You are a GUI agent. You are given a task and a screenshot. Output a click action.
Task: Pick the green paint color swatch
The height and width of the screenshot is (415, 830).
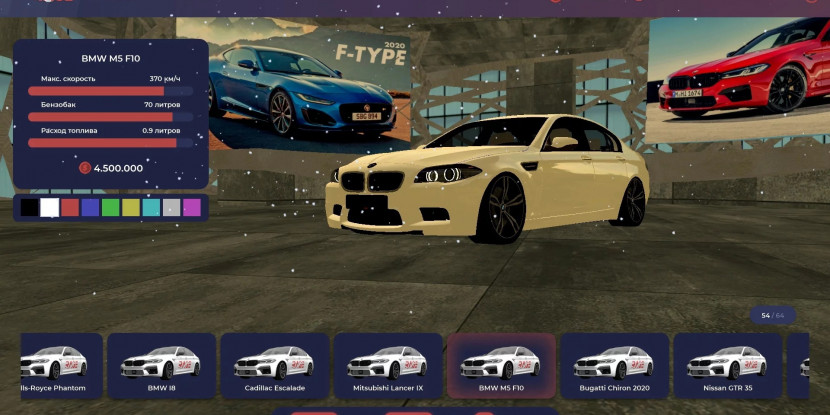coord(110,208)
